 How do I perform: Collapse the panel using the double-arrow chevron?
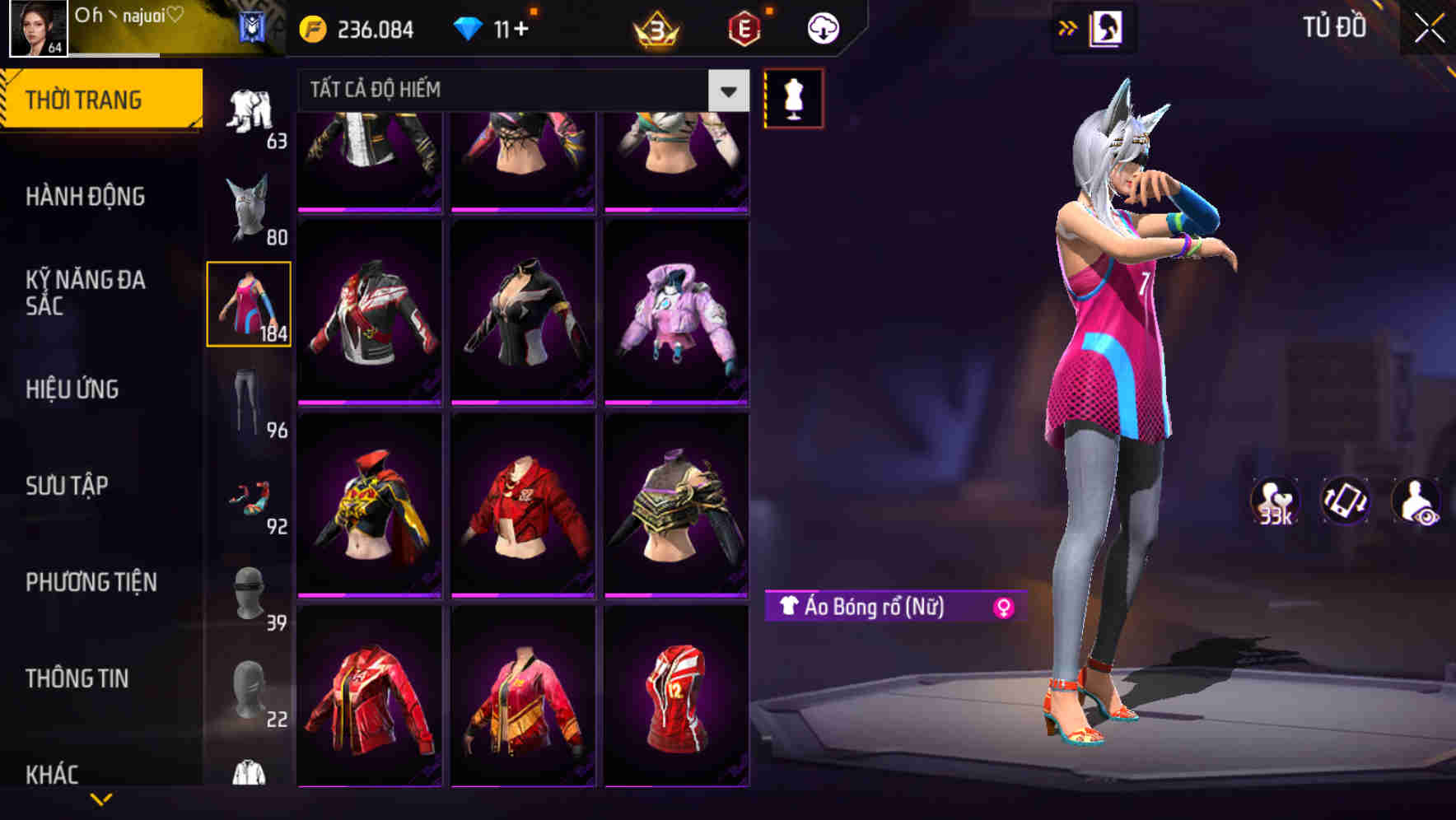pyautogui.click(x=1068, y=27)
